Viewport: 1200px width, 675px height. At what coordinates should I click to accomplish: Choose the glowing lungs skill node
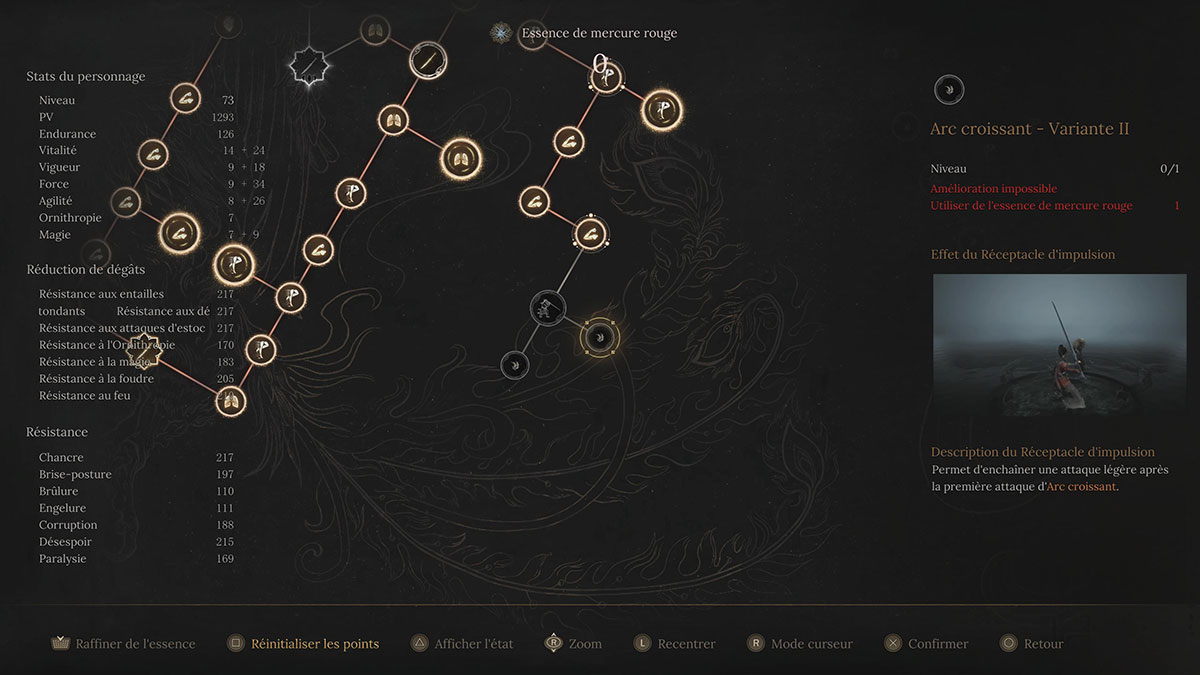click(461, 158)
